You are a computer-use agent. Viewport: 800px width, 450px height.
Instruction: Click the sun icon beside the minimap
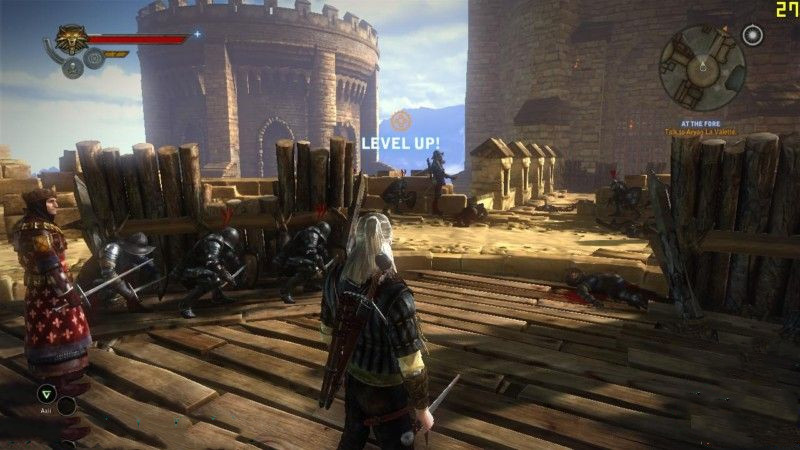(752, 36)
